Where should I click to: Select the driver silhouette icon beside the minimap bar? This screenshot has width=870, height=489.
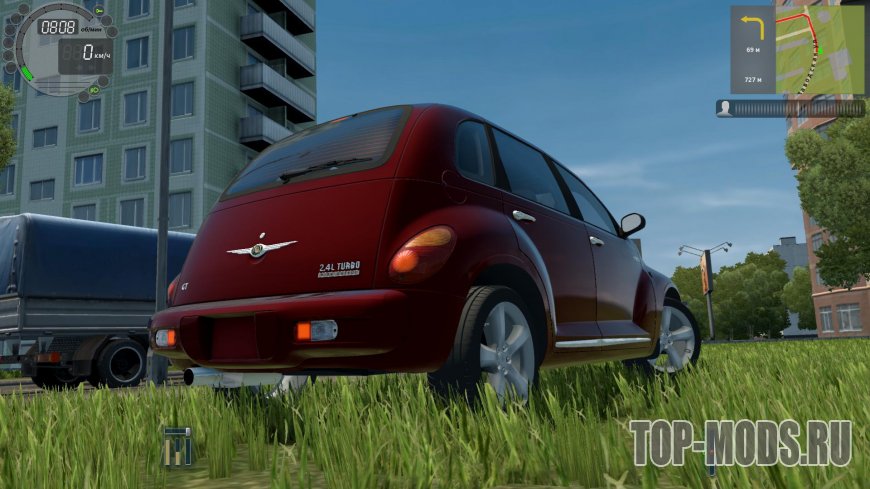pyautogui.click(x=724, y=108)
